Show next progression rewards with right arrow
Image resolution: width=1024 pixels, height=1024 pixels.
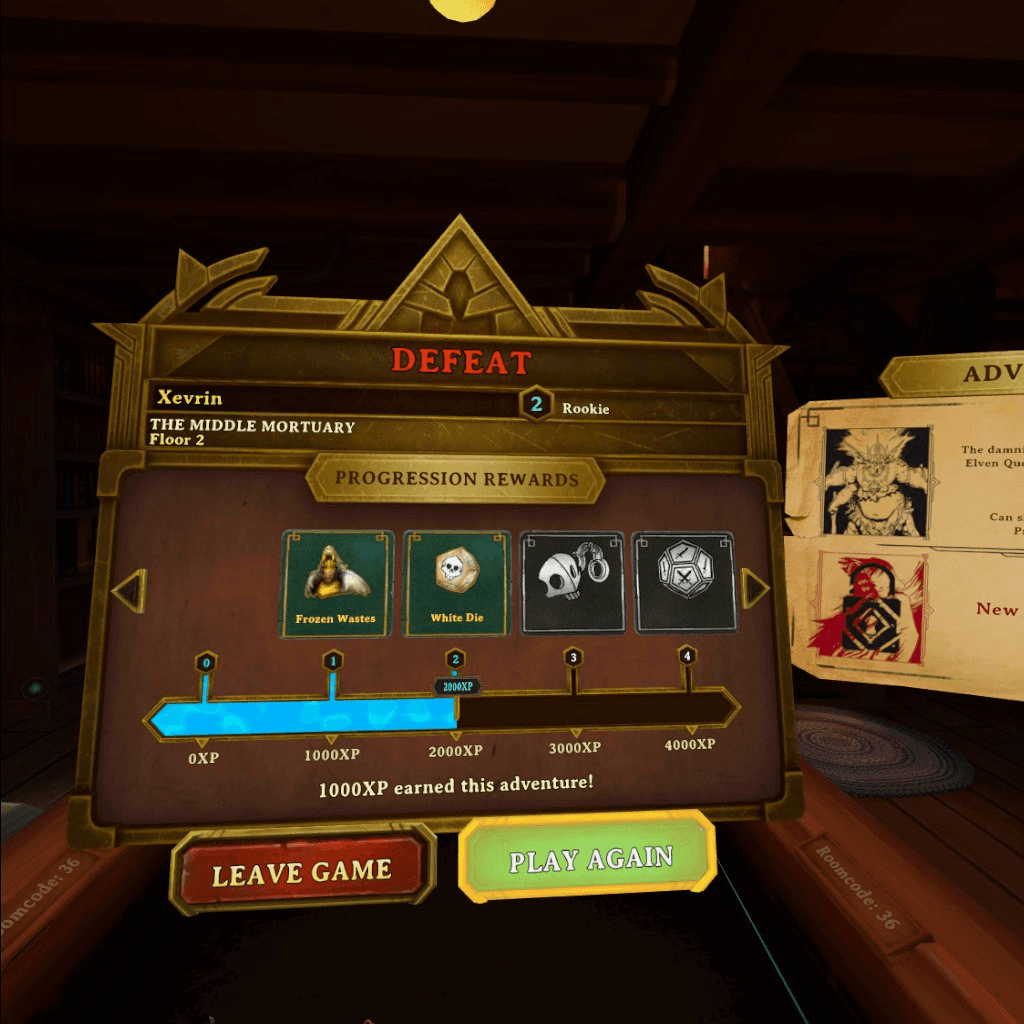click(755, 589)
